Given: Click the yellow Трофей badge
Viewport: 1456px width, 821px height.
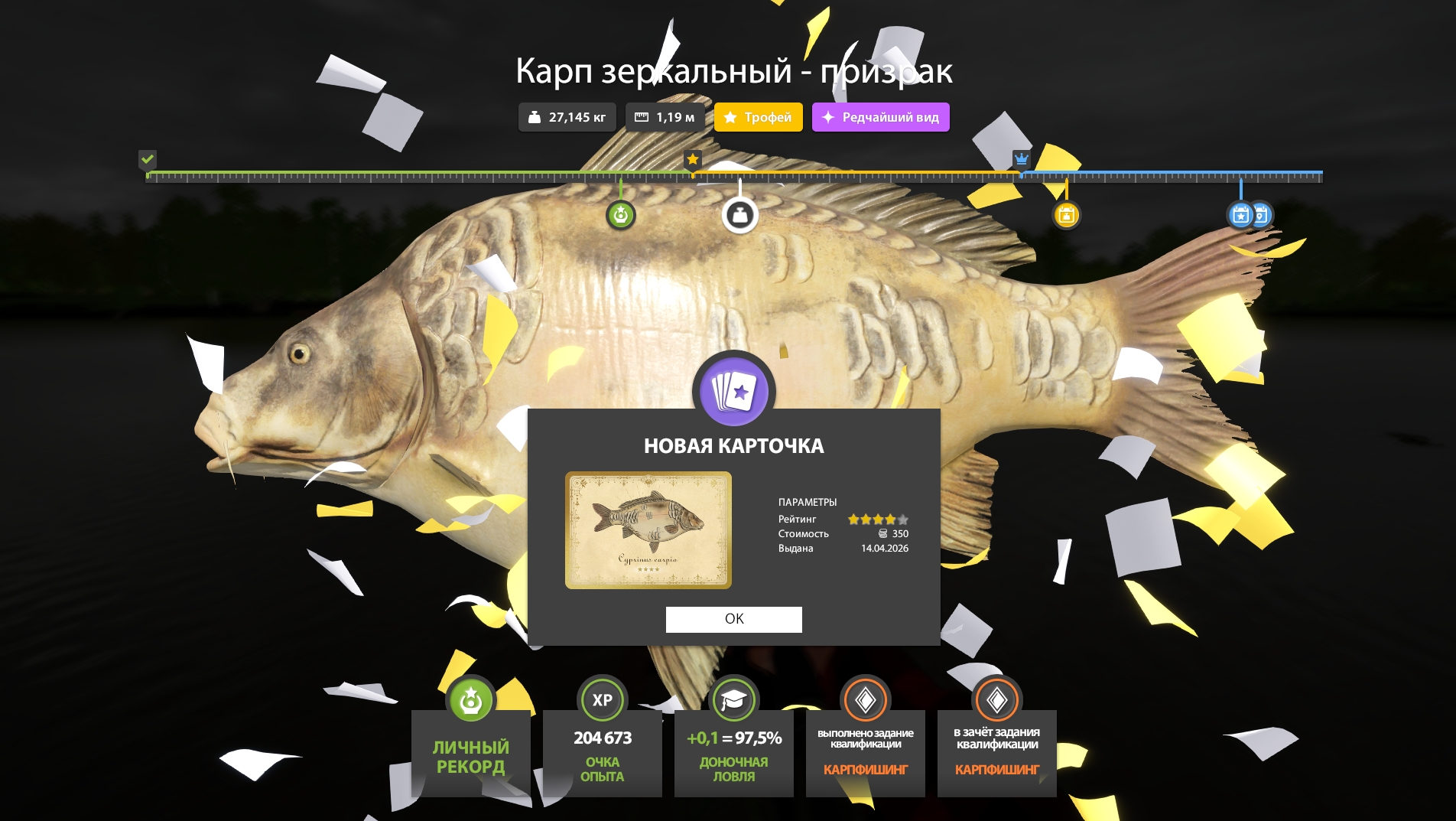Looking at the screenshot, I should tap(758, 117).
